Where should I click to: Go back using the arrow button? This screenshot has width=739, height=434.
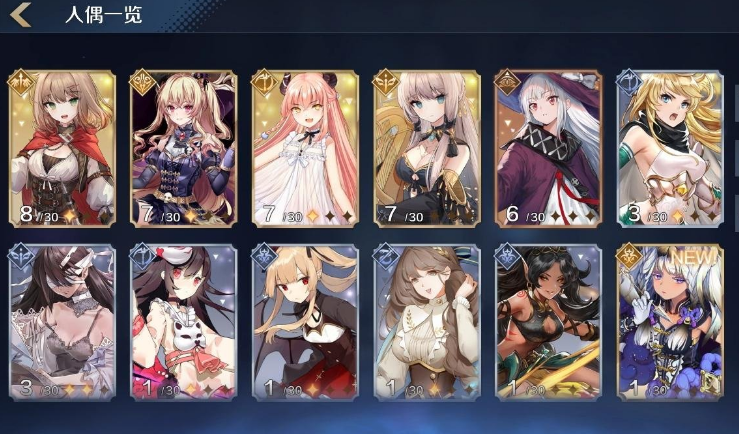pyautogui.click(x=21, y=15)
